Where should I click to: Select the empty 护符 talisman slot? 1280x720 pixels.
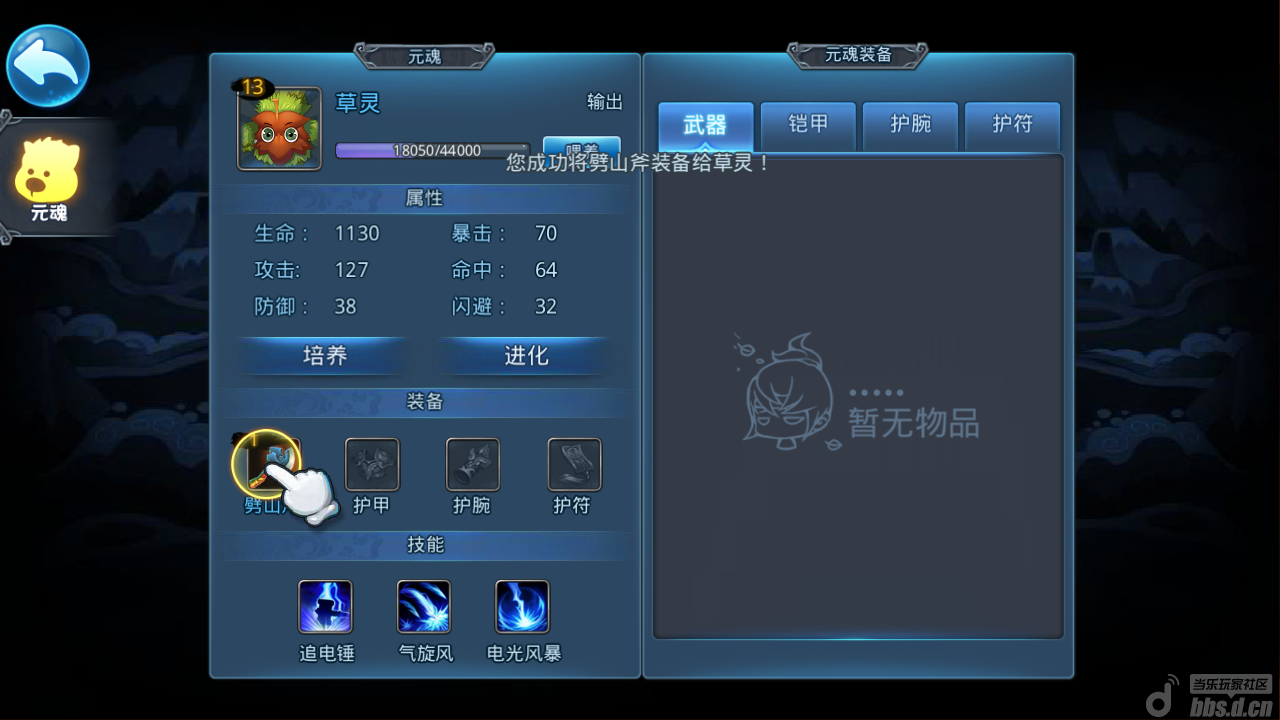[574, 465]
